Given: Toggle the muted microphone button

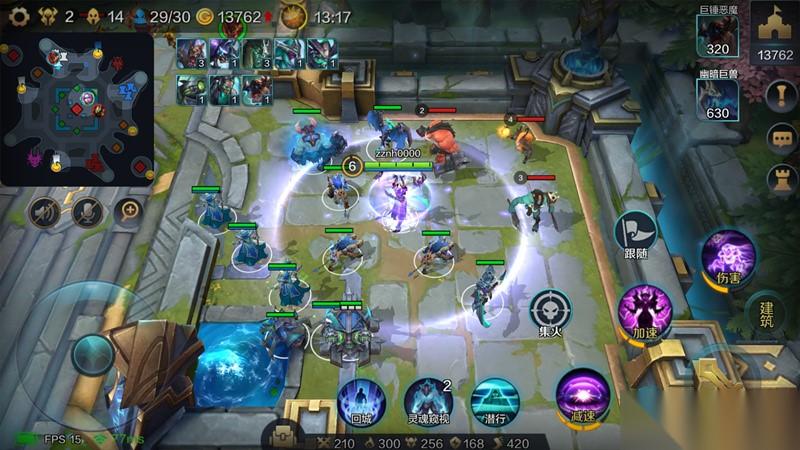Looking at the screenshot, I should tap(87, 211).
